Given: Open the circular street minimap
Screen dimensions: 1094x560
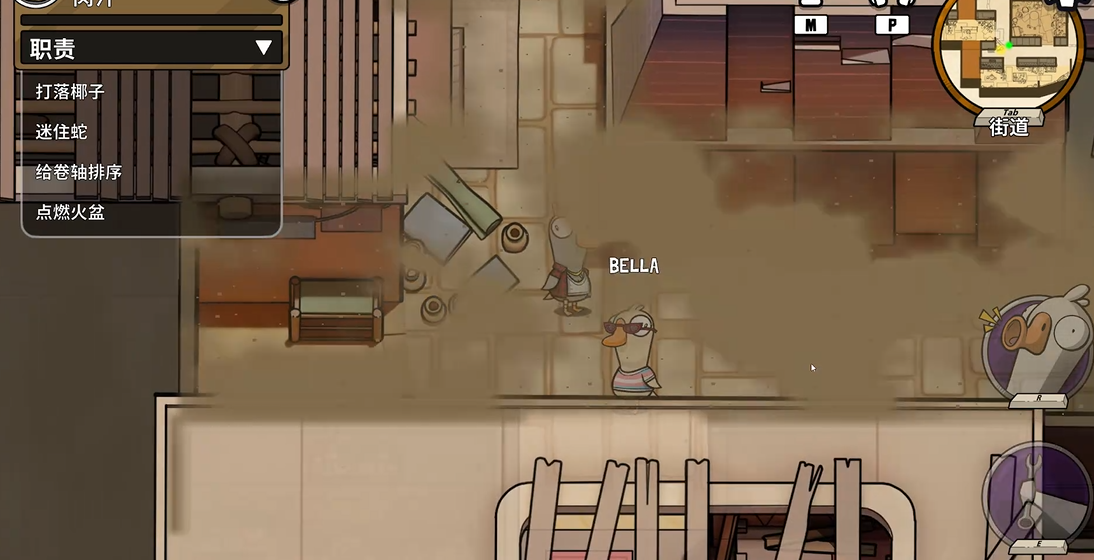Looking at the screenshot, I should [x=1008, y=53].
